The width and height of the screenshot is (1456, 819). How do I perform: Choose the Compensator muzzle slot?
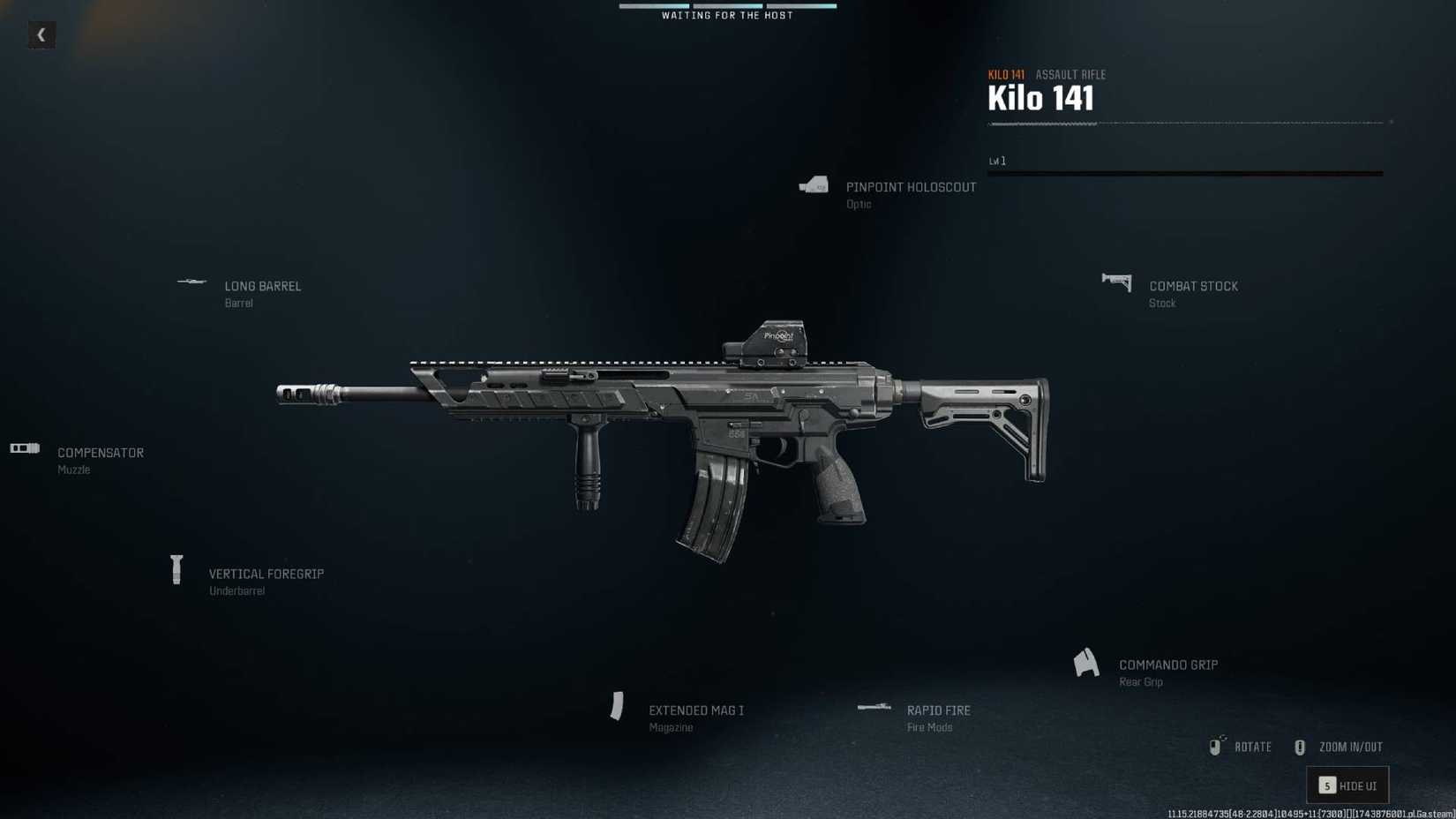point(100,454)
